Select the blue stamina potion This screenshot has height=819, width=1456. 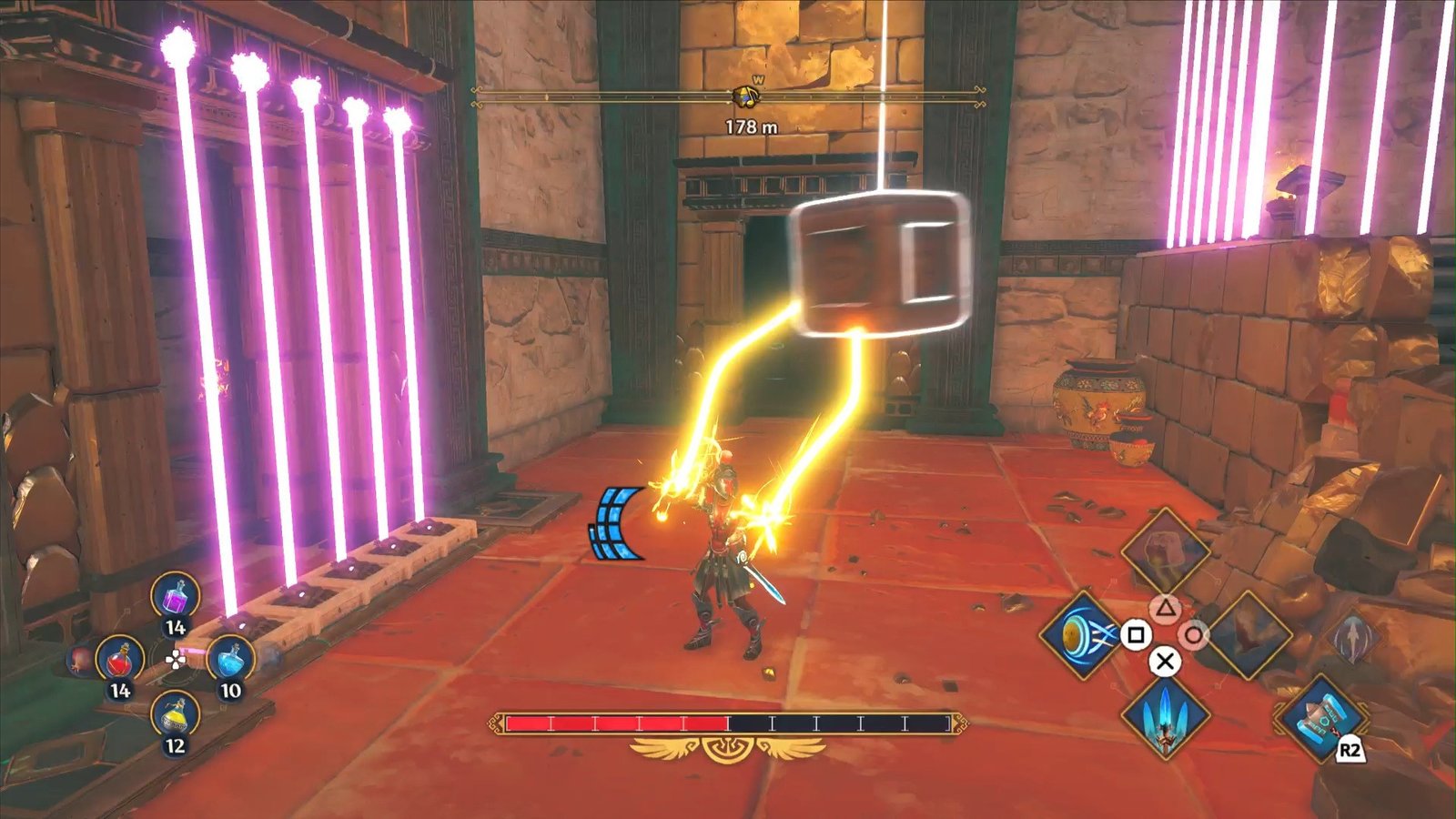231,660
